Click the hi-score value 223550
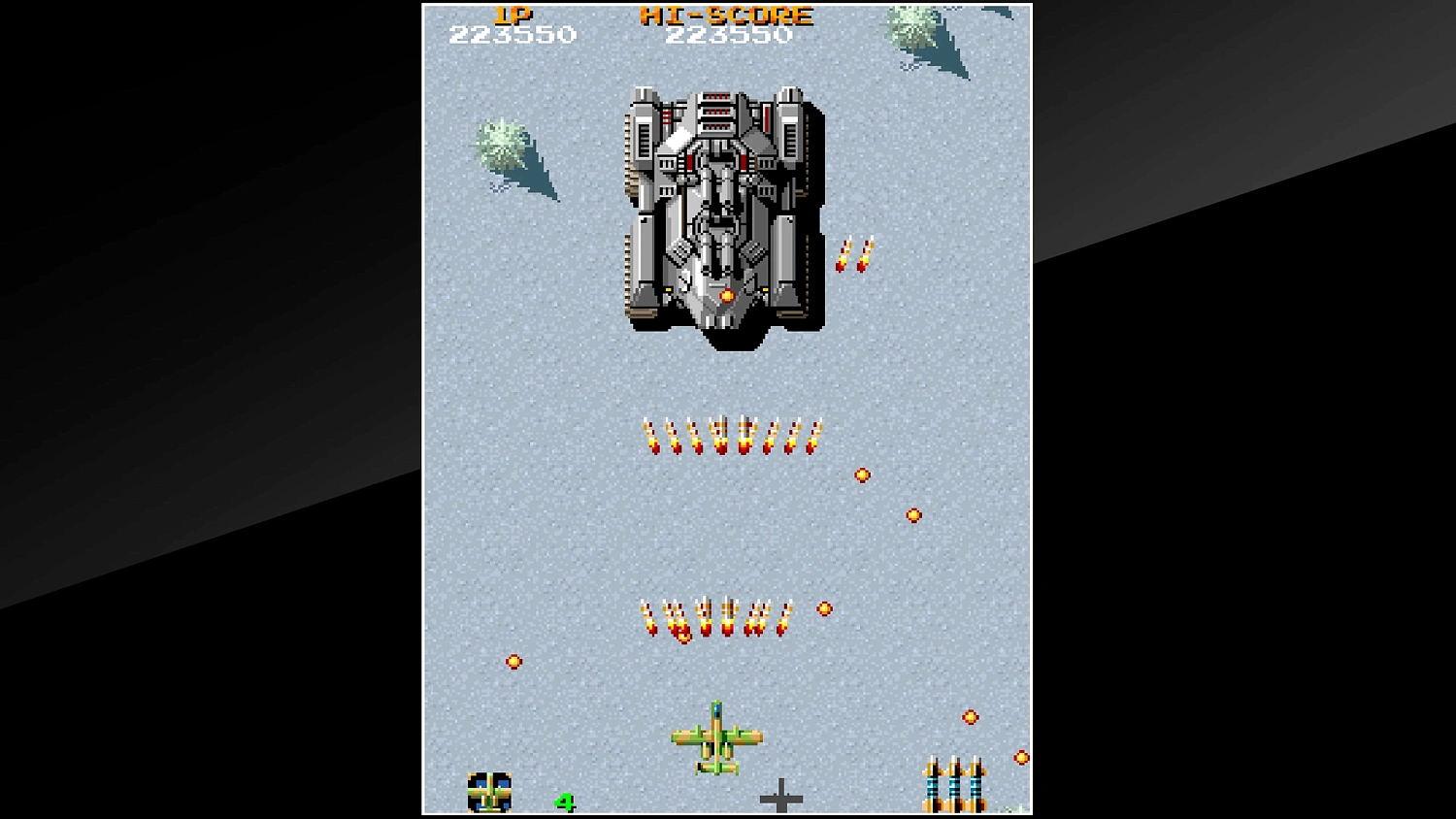 (x=726, y=36)
